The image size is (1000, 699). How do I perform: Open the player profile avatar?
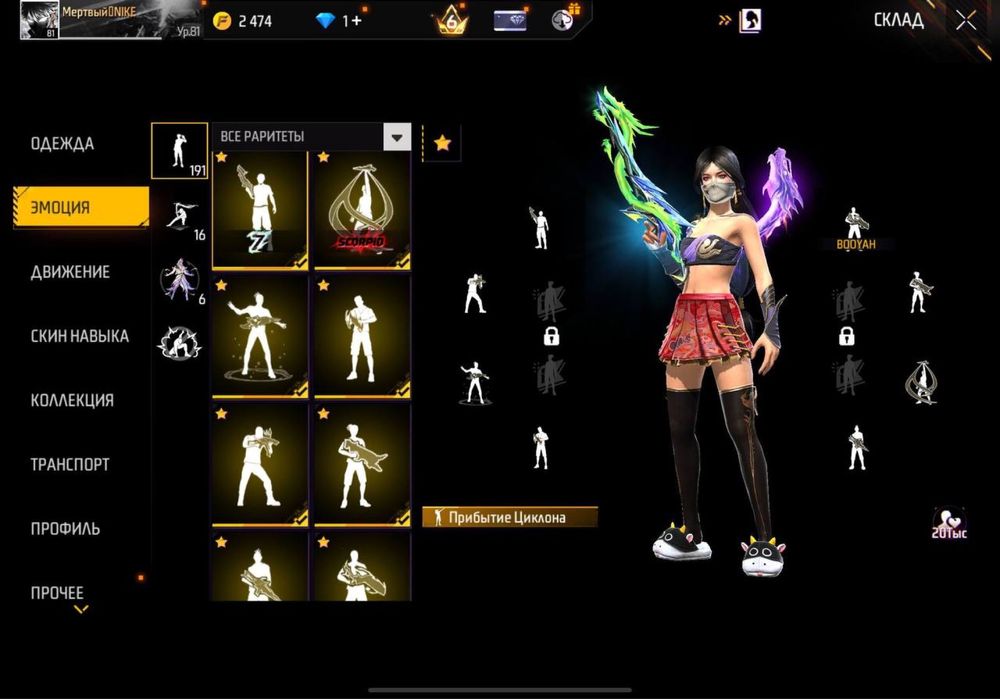[39, 19]
